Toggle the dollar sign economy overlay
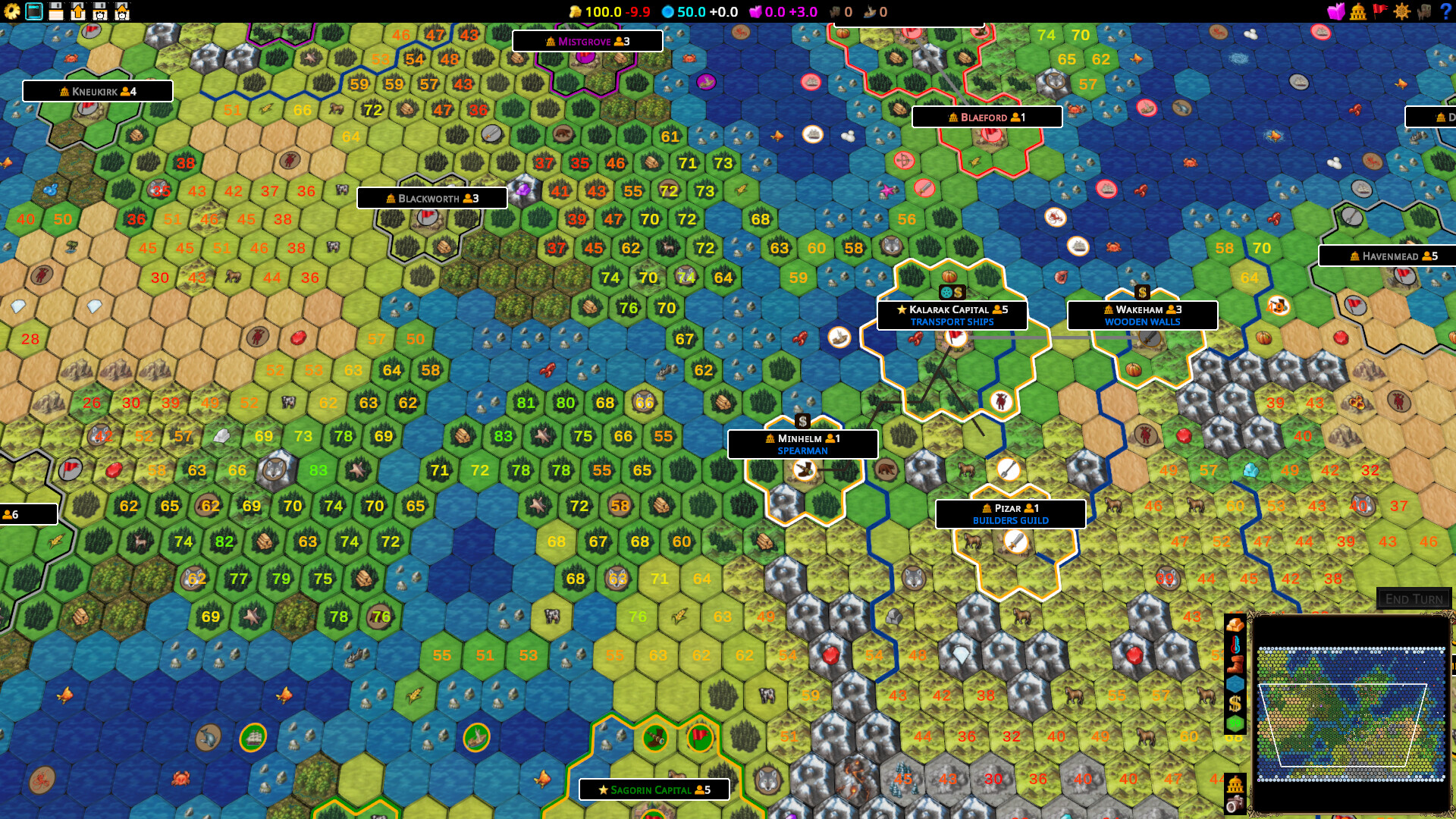This screenshot has height=819, width=1456. click(x=1234, y=702)
